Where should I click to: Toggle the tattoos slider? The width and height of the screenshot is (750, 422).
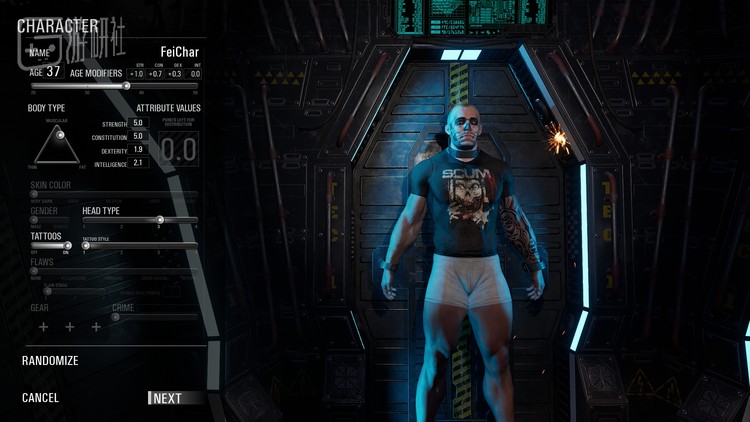[x=67, y=245]
